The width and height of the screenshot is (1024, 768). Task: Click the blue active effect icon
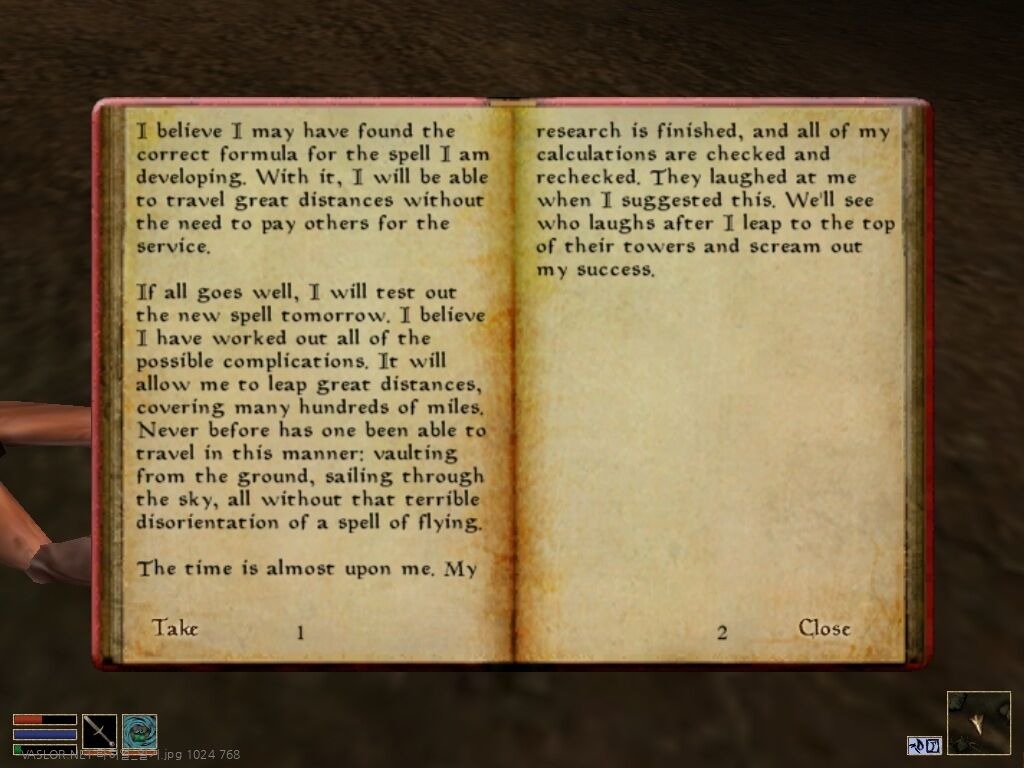coord(924,745)
